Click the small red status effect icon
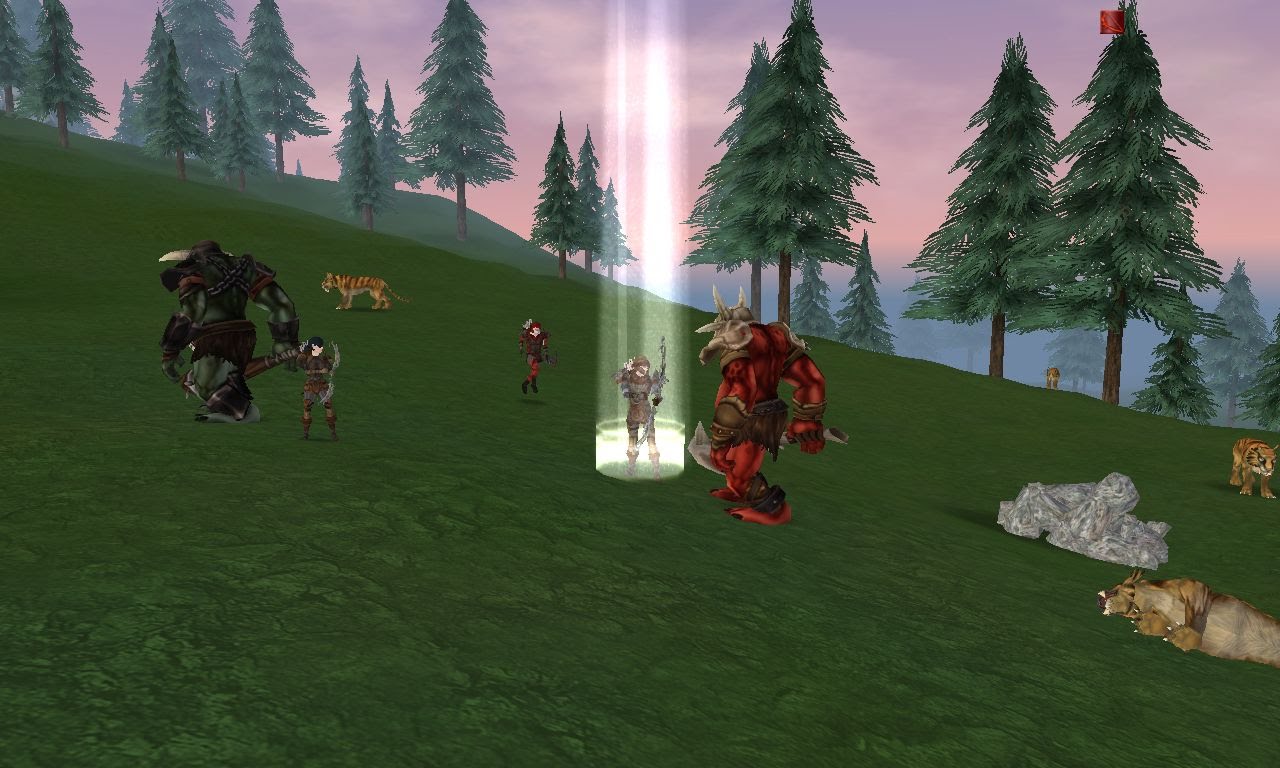 click(1112, 22)
